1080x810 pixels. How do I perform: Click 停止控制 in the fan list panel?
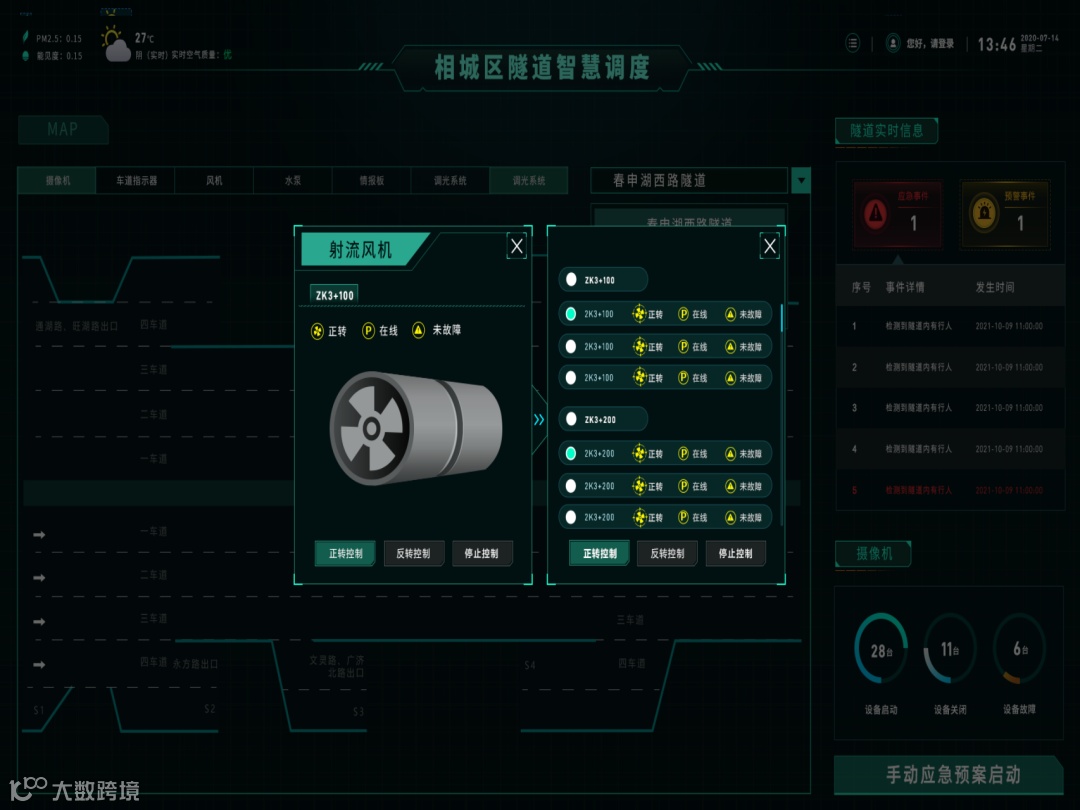point(735,553)
